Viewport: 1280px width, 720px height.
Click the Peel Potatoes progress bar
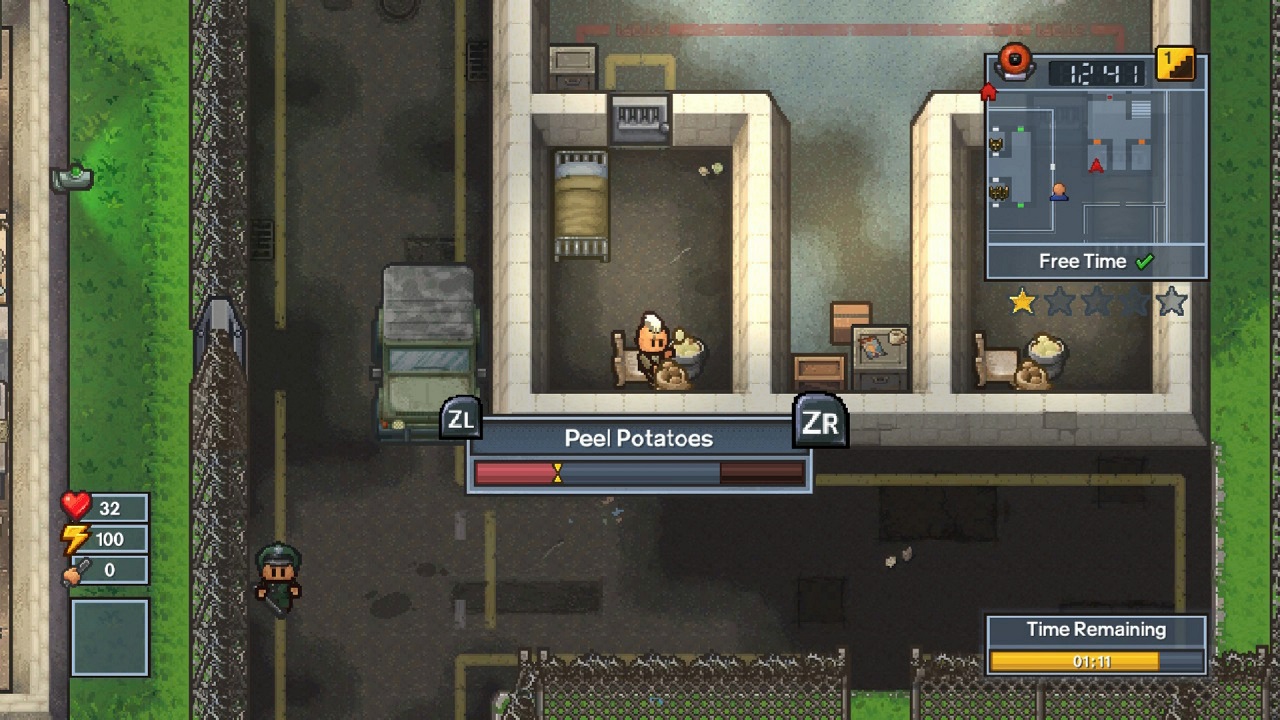click(638, 472)
